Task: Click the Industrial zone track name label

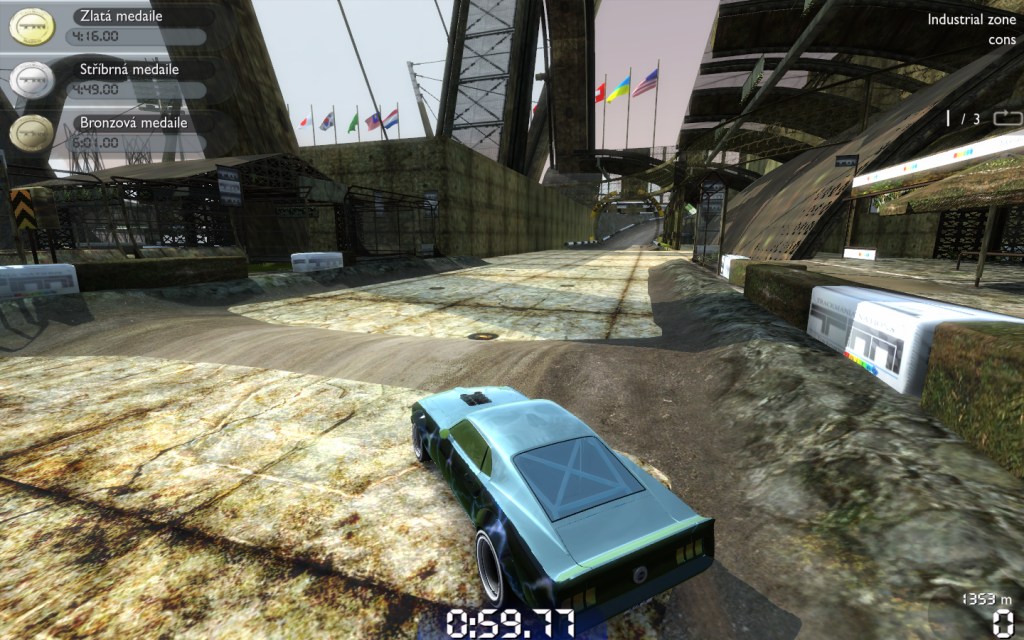Action: point(969,19)
